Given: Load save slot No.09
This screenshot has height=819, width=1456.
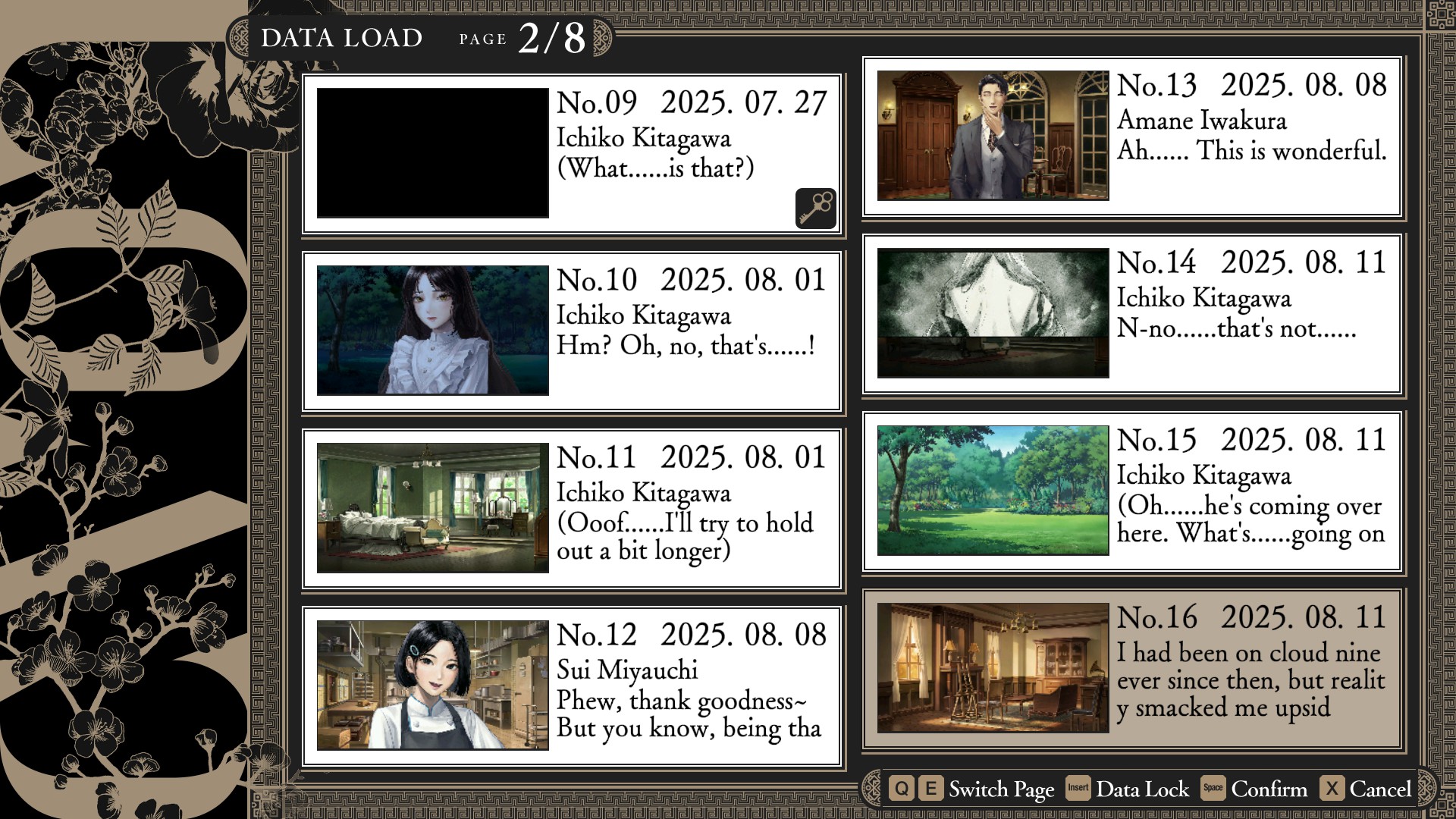Looking at the screenshot, I should tap(571, 153).
